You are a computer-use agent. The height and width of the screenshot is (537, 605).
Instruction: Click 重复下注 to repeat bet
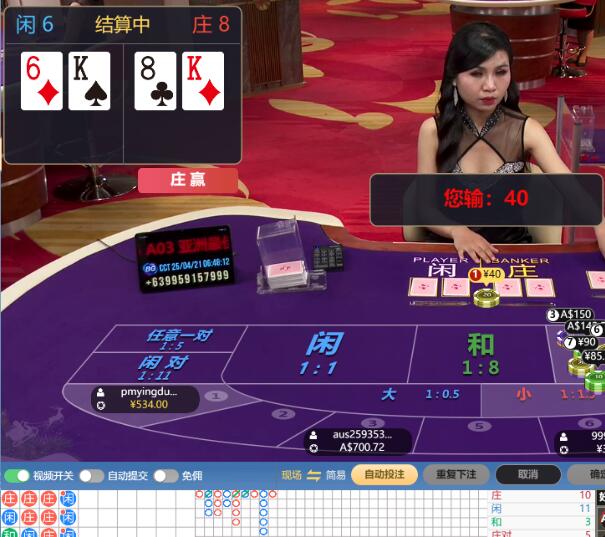456,474
